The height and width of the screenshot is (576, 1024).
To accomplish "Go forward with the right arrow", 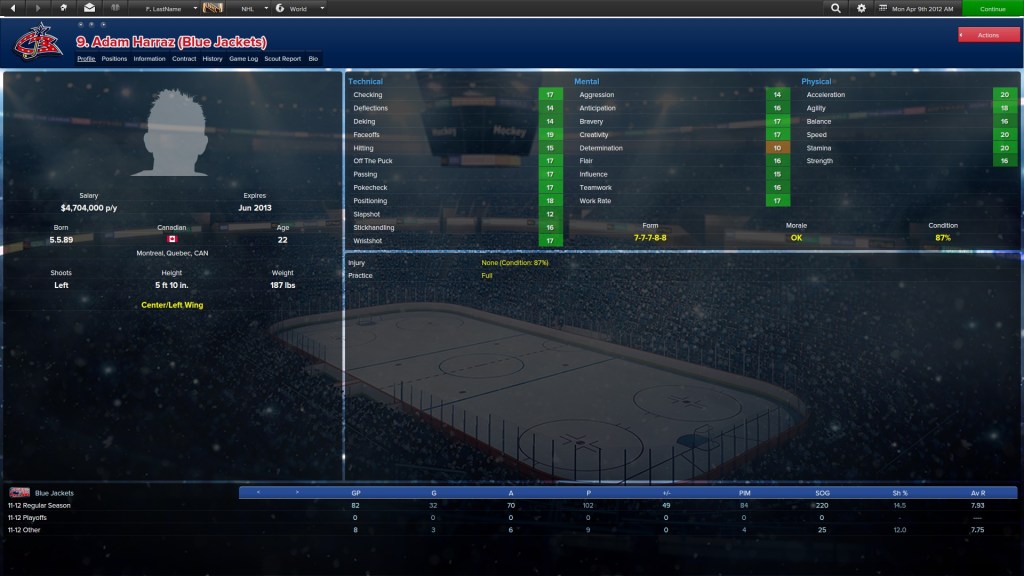I will click(37, 8).
